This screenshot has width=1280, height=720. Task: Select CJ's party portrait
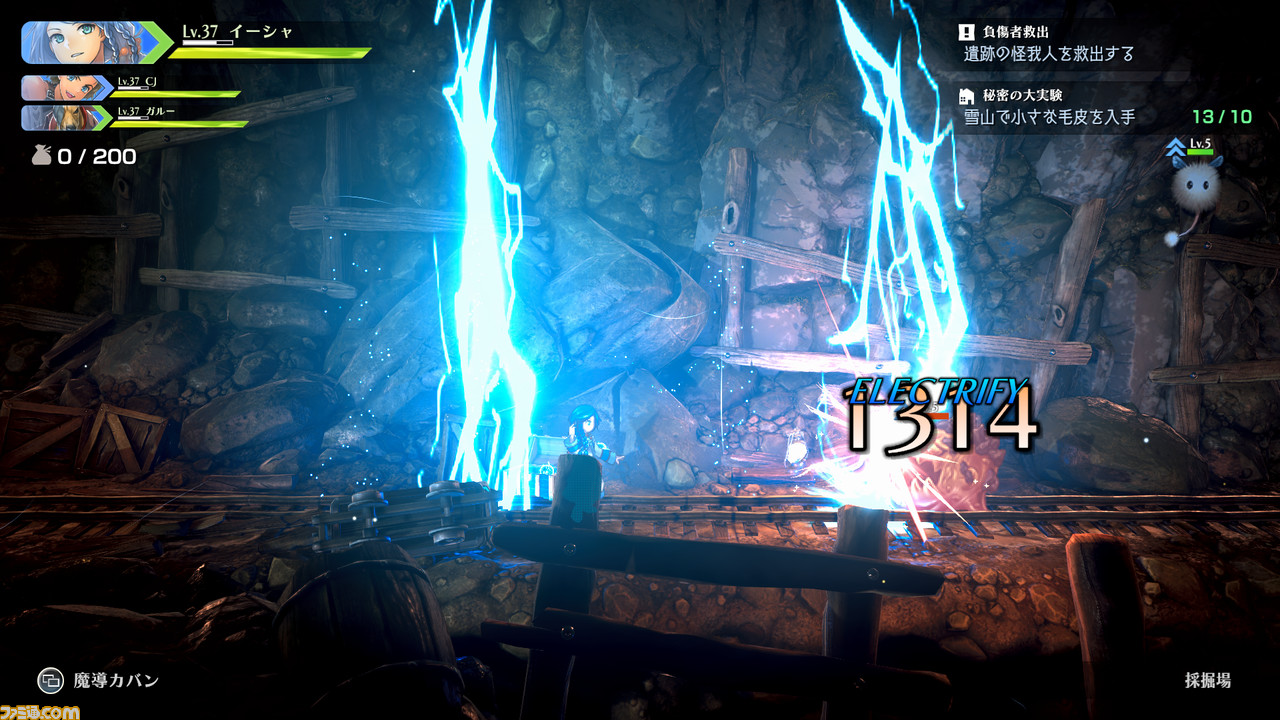[x=64, y=88]
